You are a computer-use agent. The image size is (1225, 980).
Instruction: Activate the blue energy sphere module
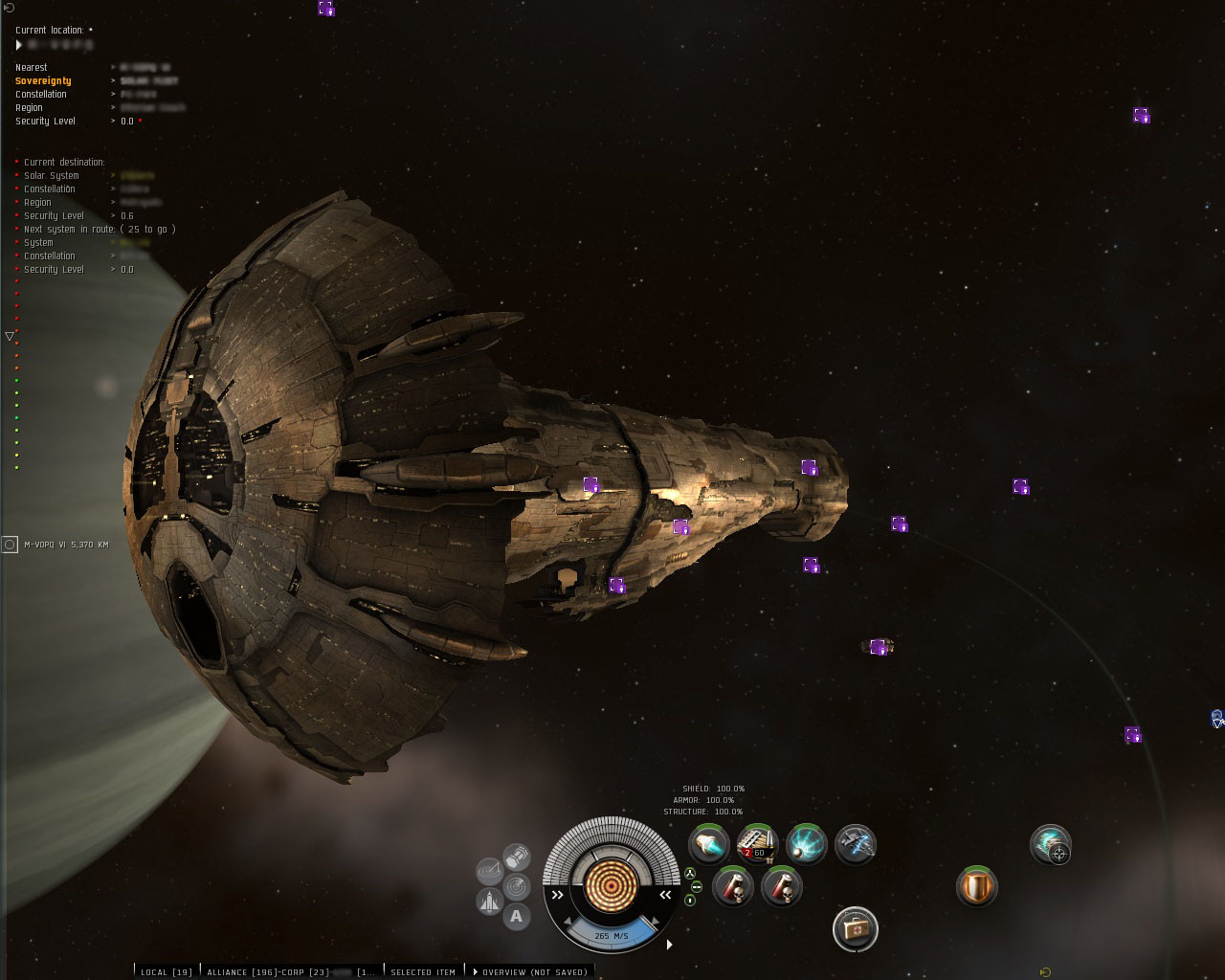(807, 844)
